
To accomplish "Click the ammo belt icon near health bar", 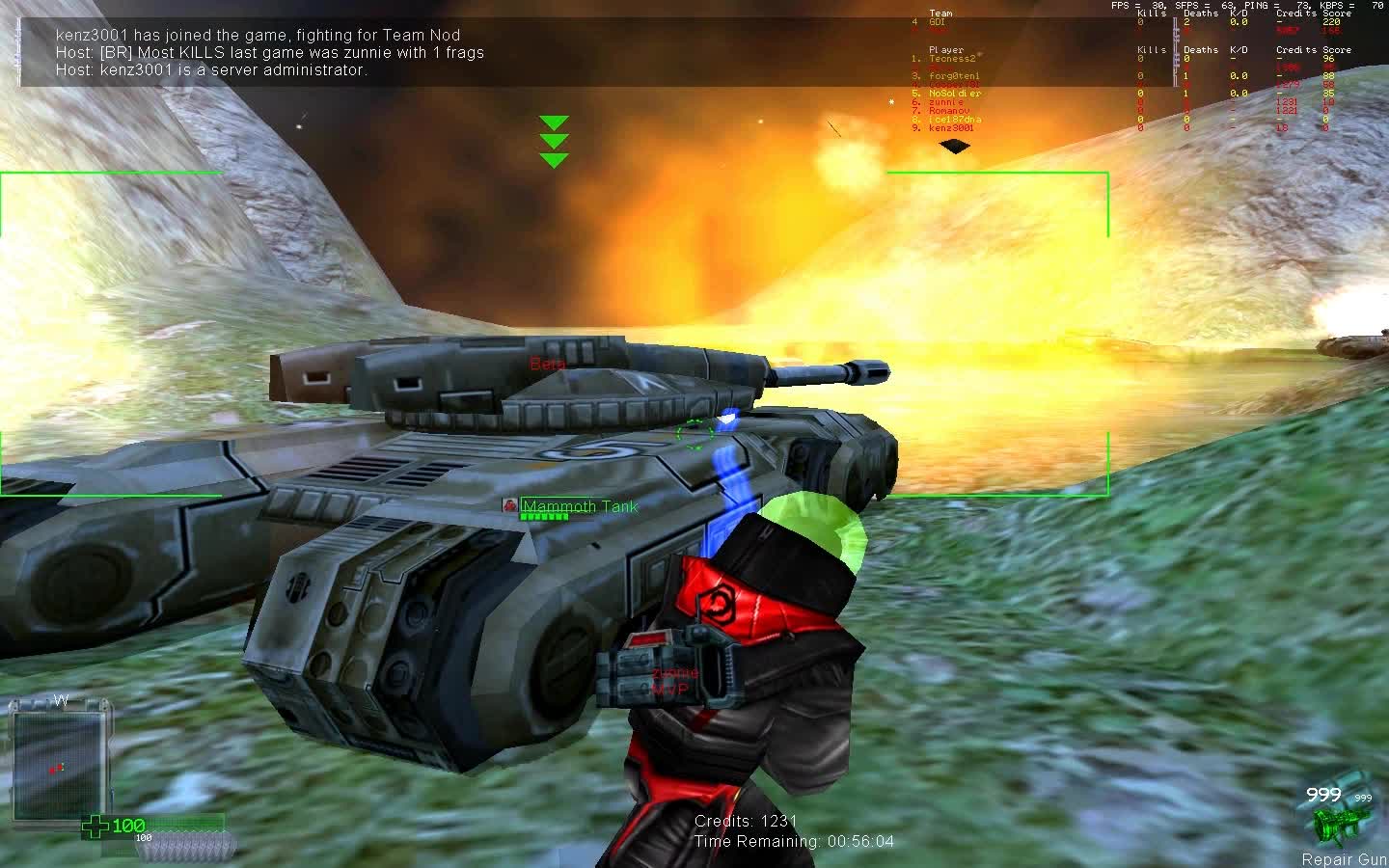I will 188,847.
